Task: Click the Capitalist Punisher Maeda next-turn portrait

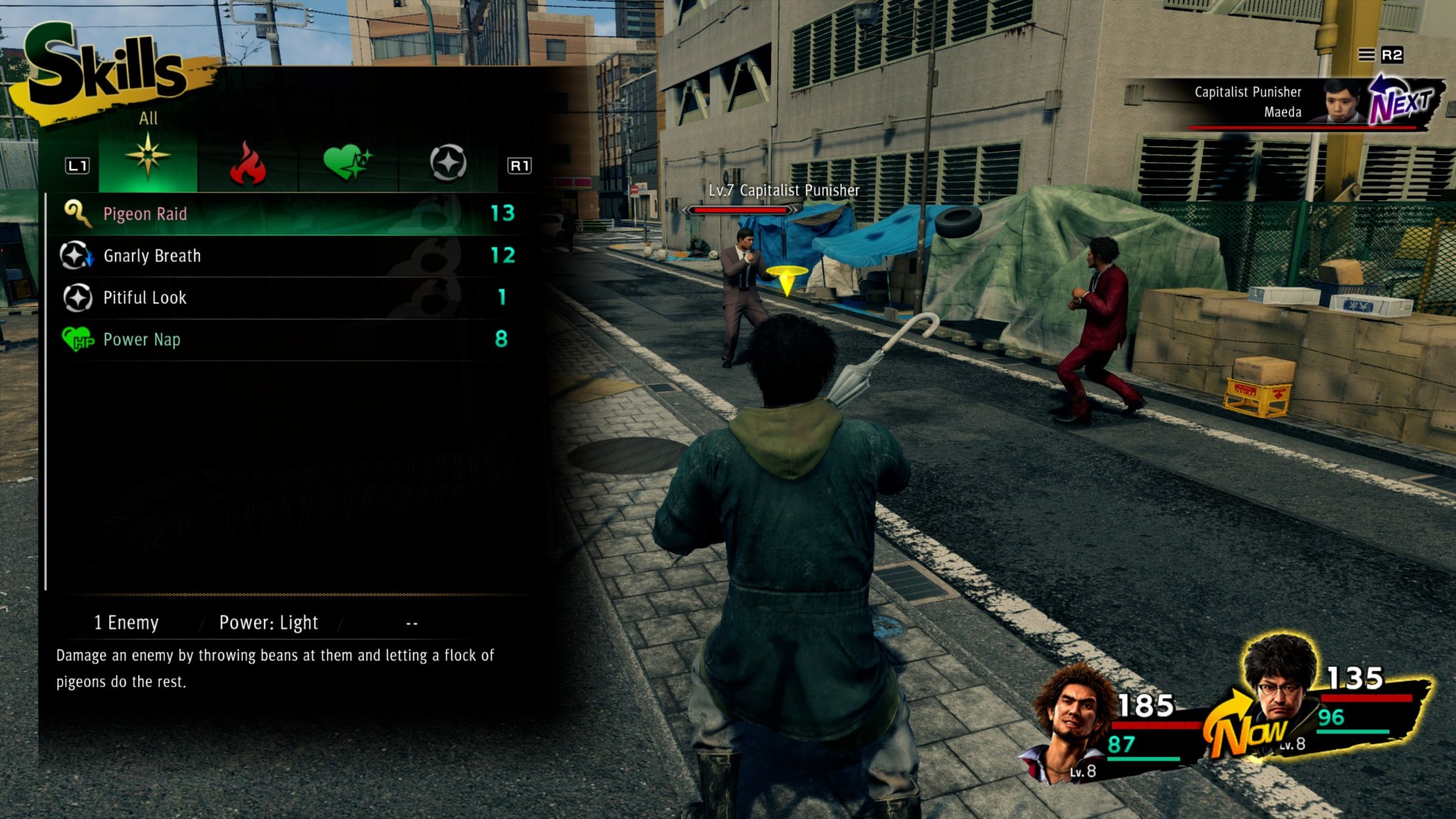Action: pos(1343,101)
